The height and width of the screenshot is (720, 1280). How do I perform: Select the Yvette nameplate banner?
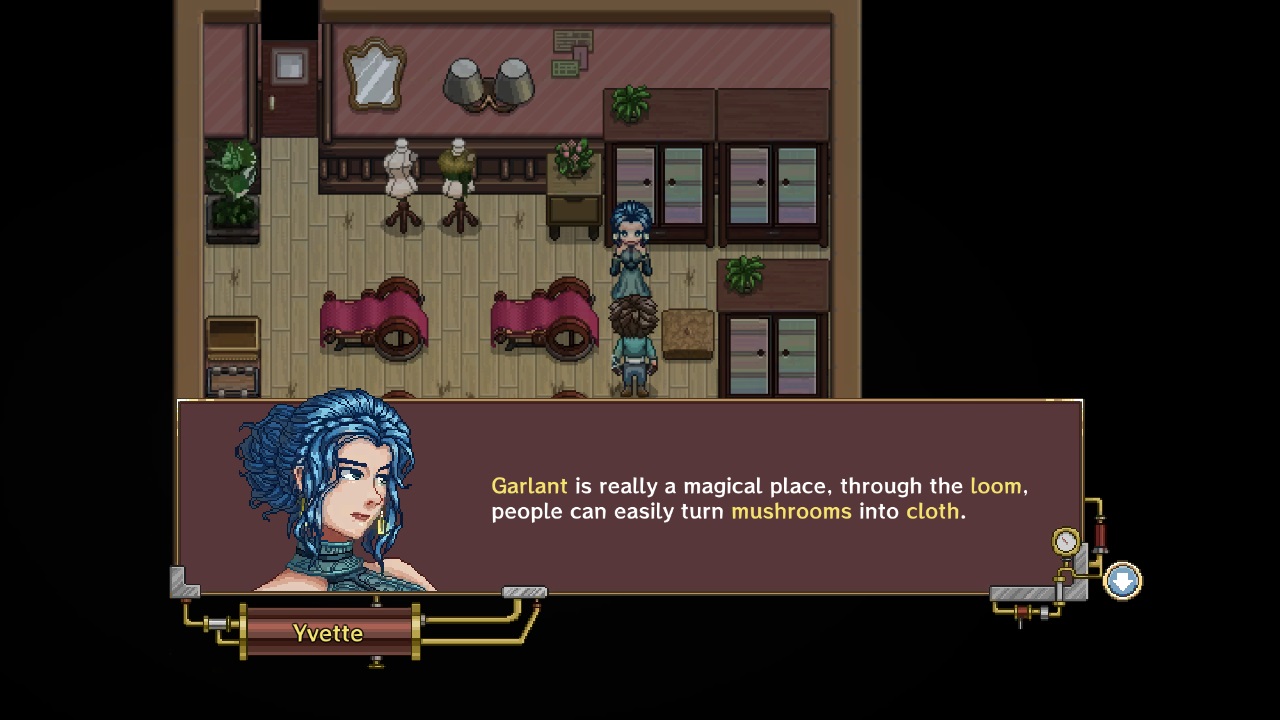click(x=330, y=633)
